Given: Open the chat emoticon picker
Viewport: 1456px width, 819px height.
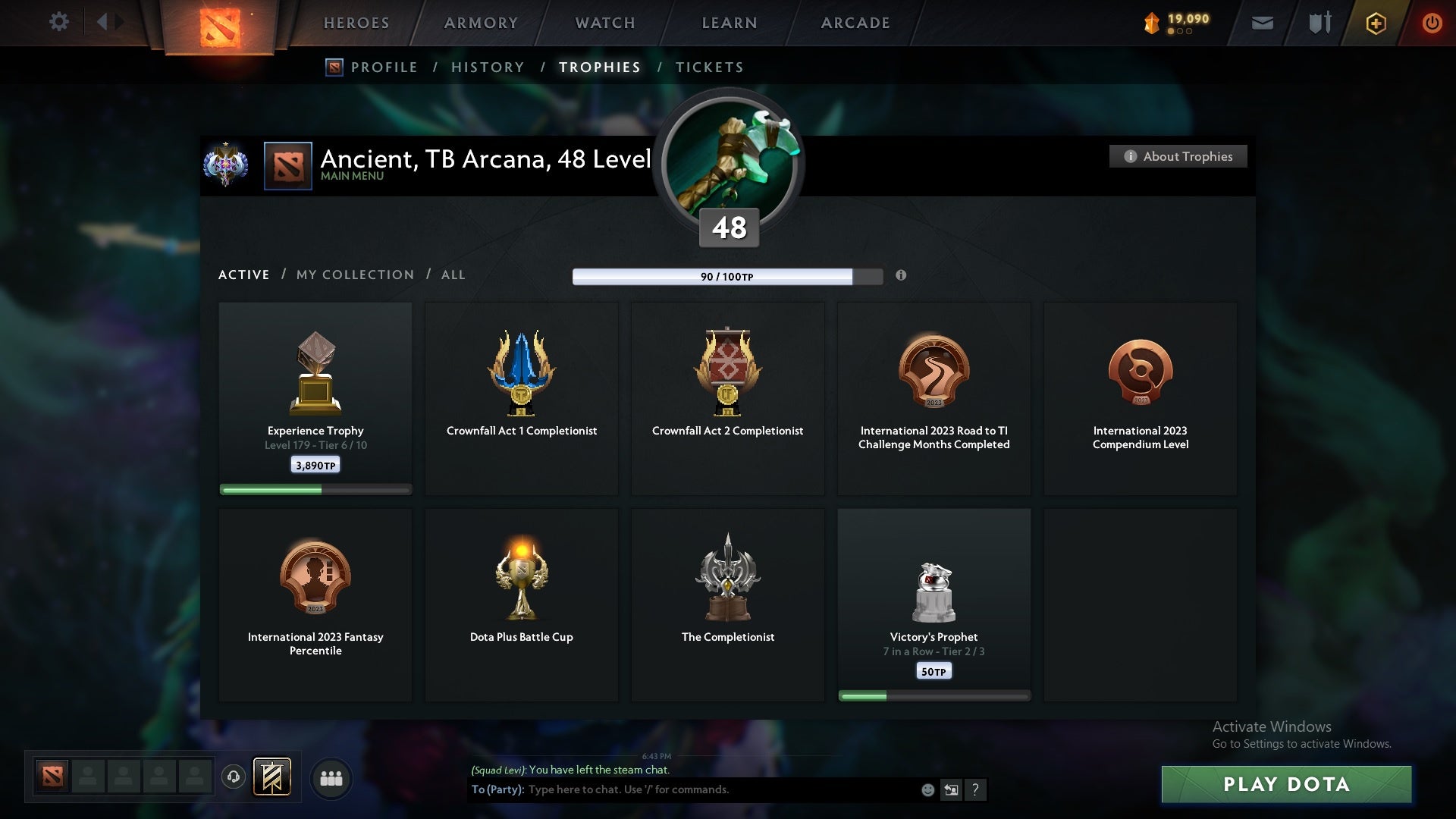Looking at the screenshot, I should (927, 789).
